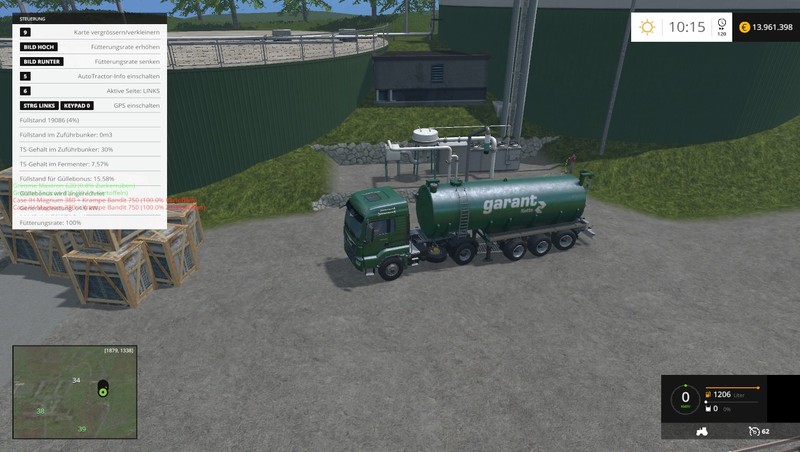Screen dimensions: 800x452
Task: Select field 38 marker on the minimap
Action: point(40,411)
